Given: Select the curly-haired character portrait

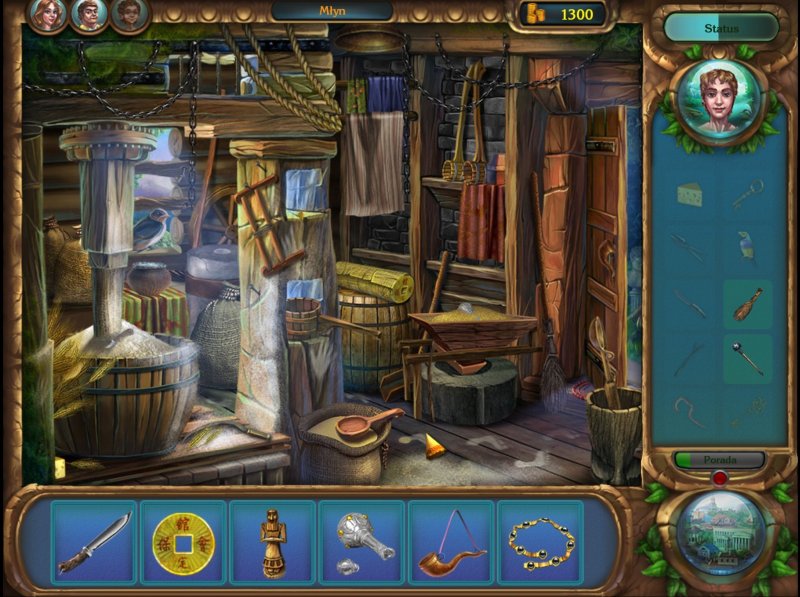Looking at the screenshot, I should tap(129, 14).
